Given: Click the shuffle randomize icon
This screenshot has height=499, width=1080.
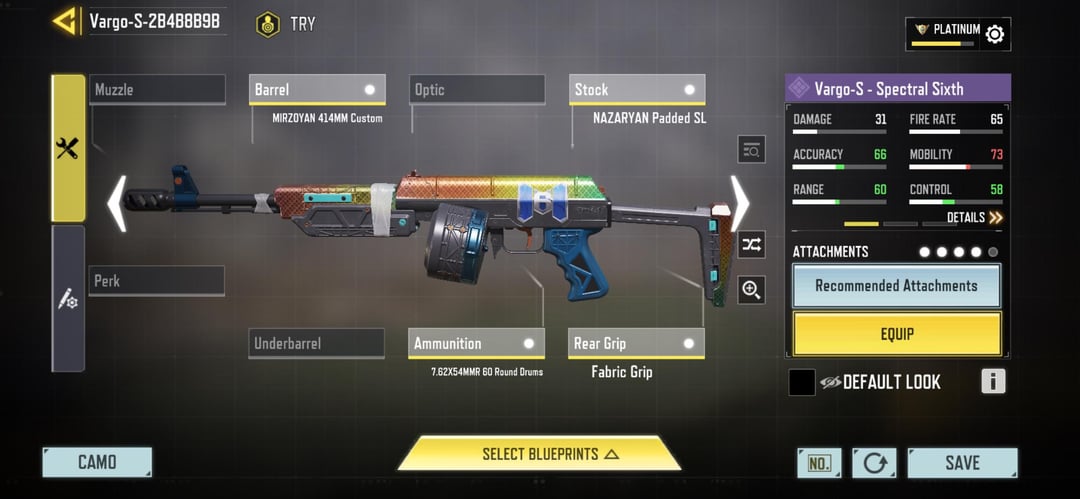Looking at the screenshot, I should click(x=751, y=244).
